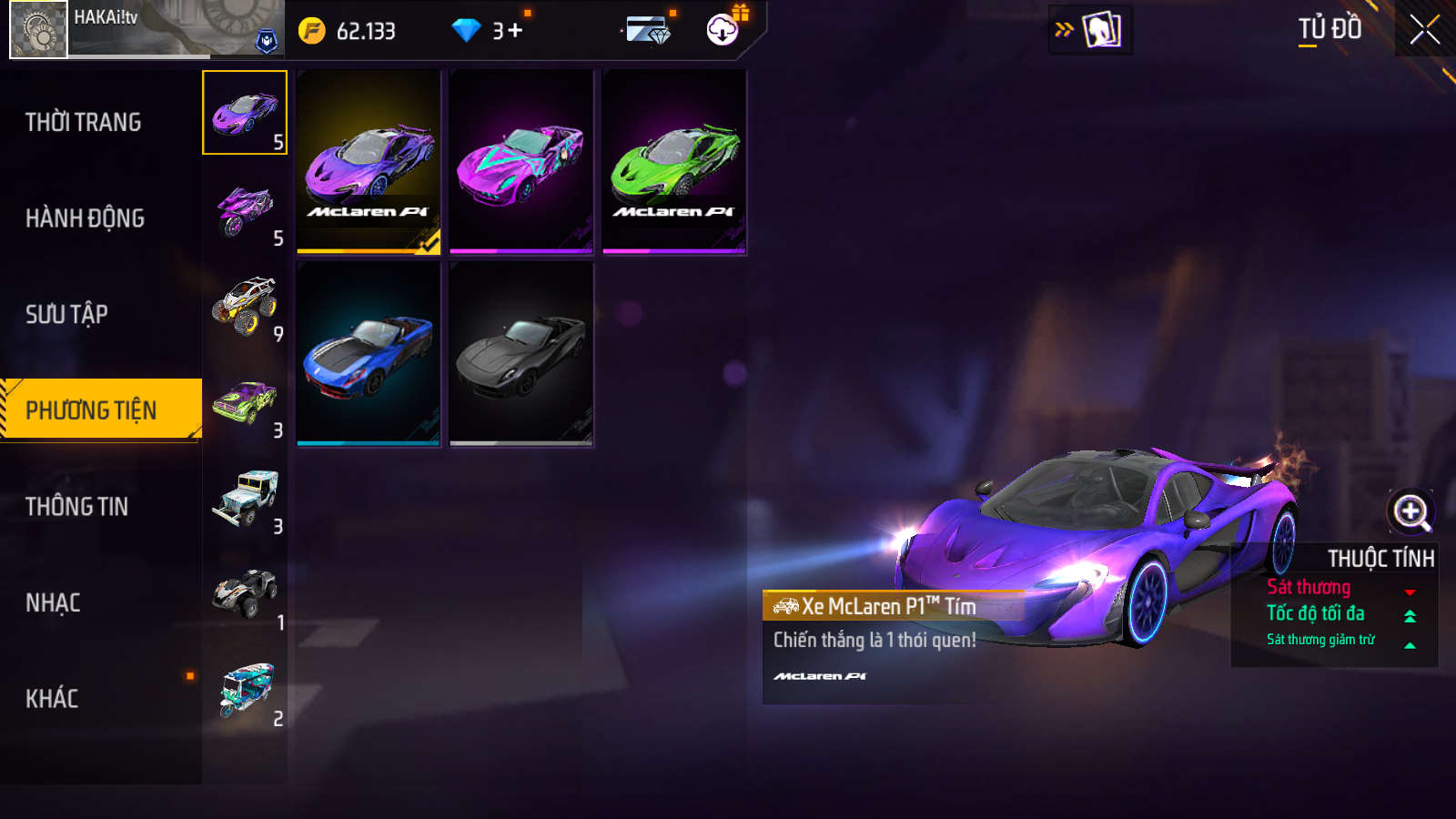
Task: Select the motorcycle vehicle category
Action: 245,209
